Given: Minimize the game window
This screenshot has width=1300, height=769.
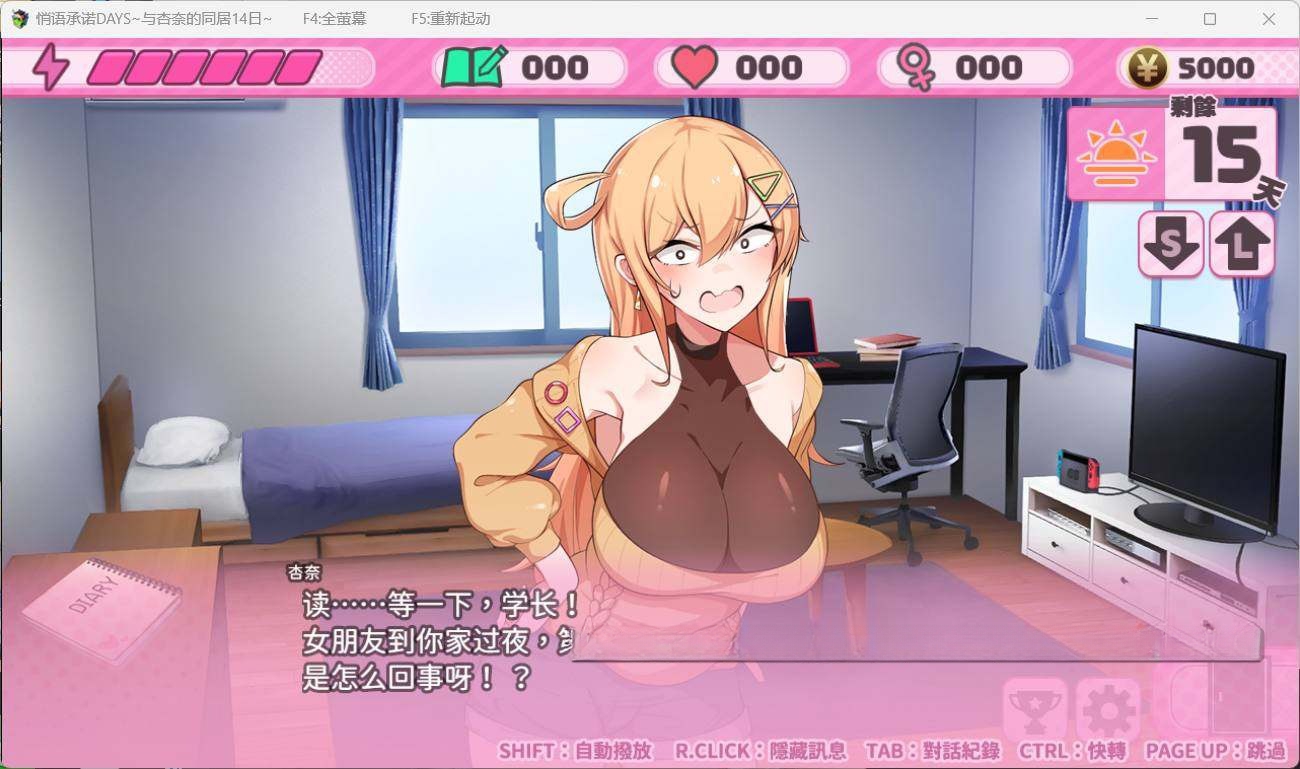Looking at the screenshot, I should pyautogui.click(x=1150, y=19).
